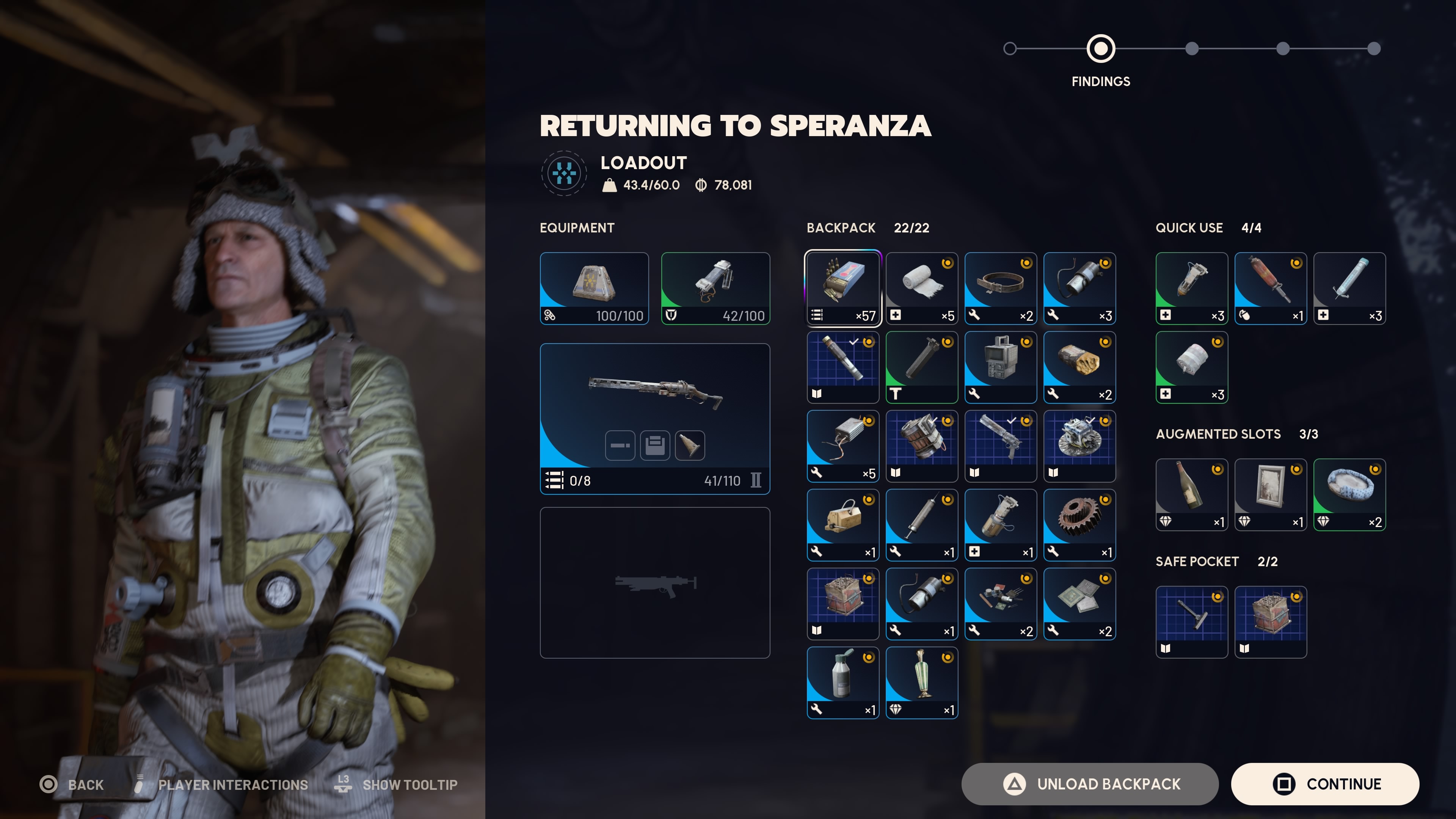Choose the wine bottle in augmented slots
Viewport: 1456px width, 819px height.
click(x=1191, y=494)
